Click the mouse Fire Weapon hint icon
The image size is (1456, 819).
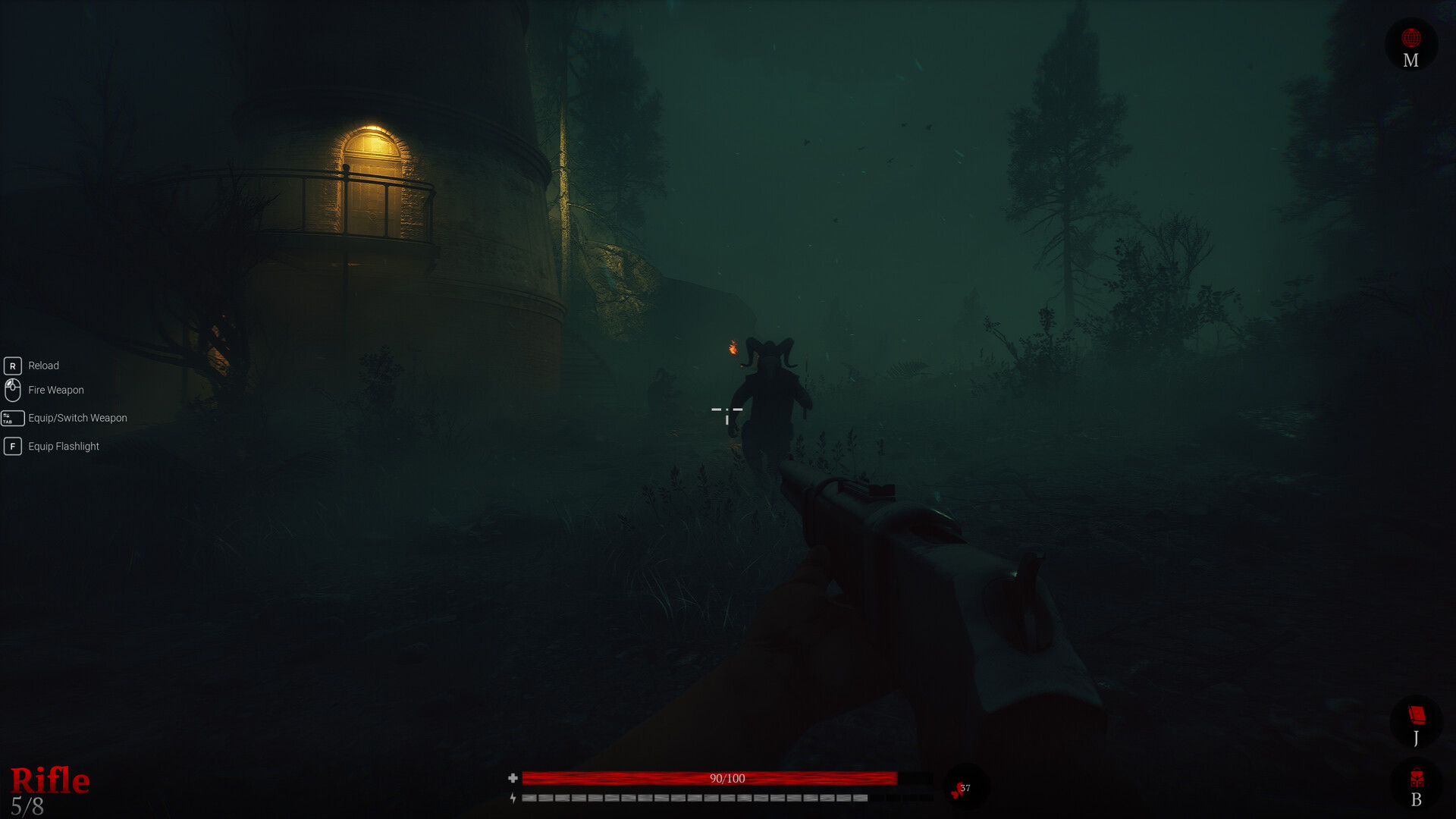pyautogui.click(x=12, y=390)
